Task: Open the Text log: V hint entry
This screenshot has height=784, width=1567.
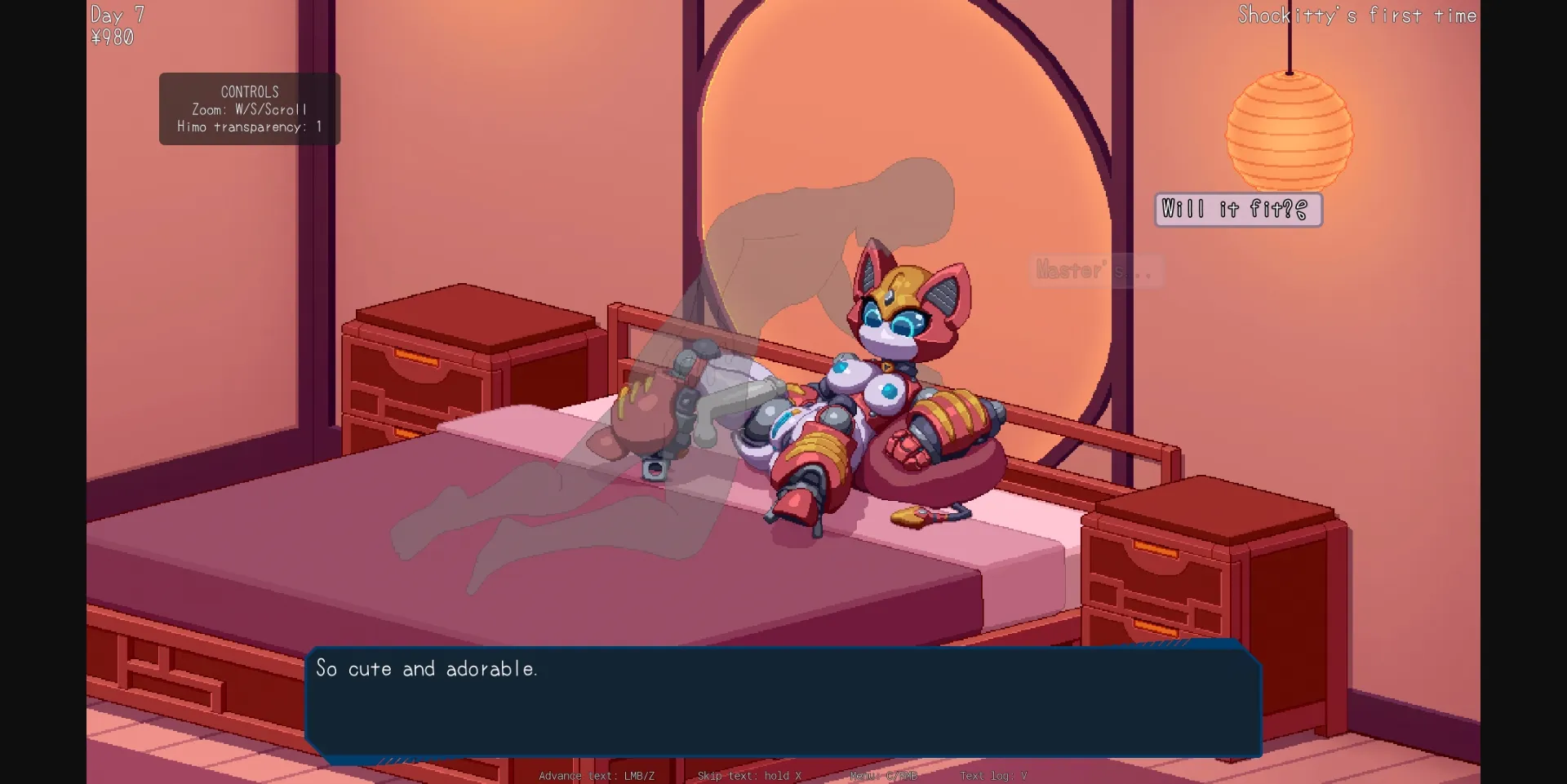Action: [x=994, y=776]
